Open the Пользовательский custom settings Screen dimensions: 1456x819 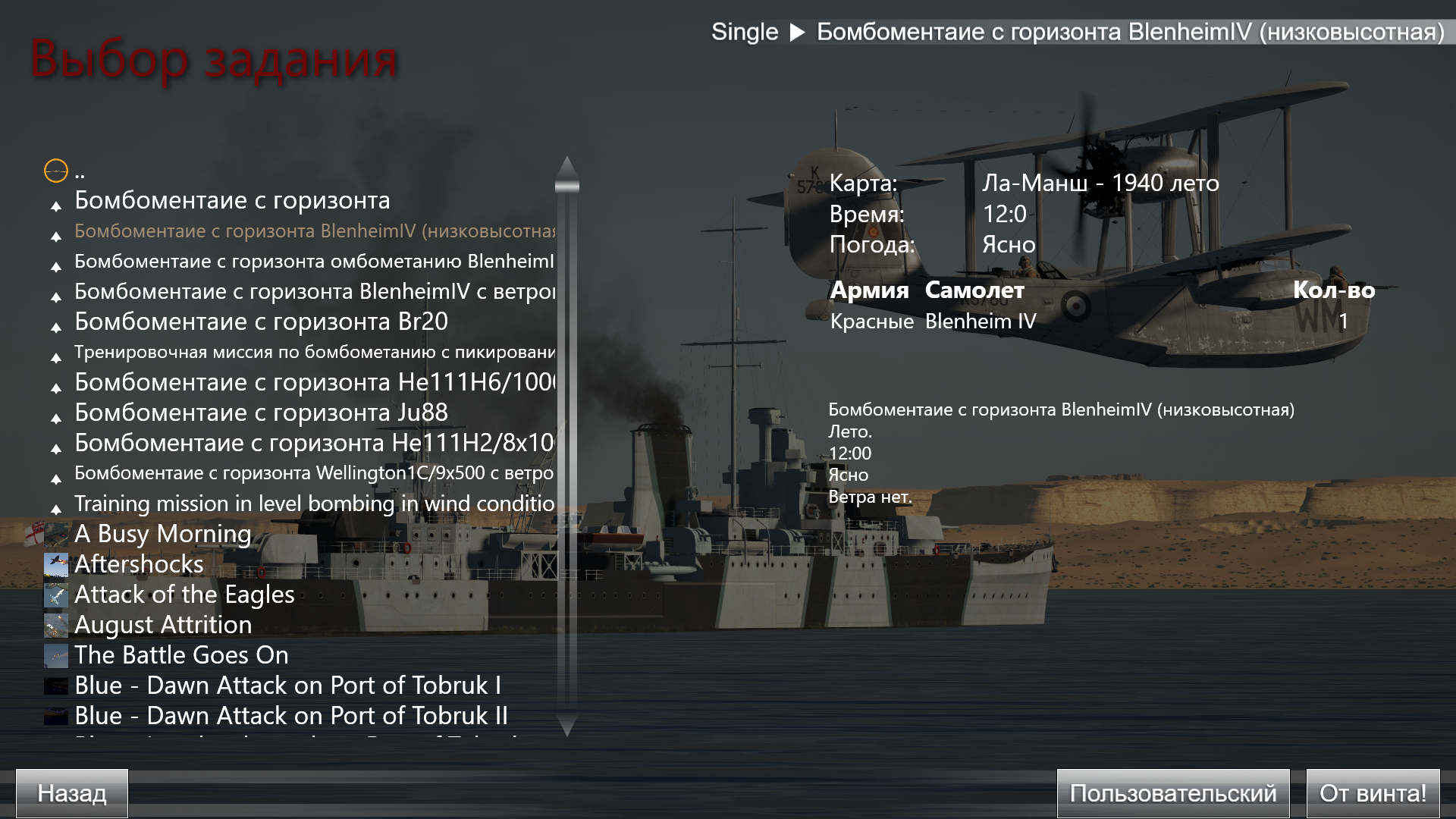(1172, 793)
